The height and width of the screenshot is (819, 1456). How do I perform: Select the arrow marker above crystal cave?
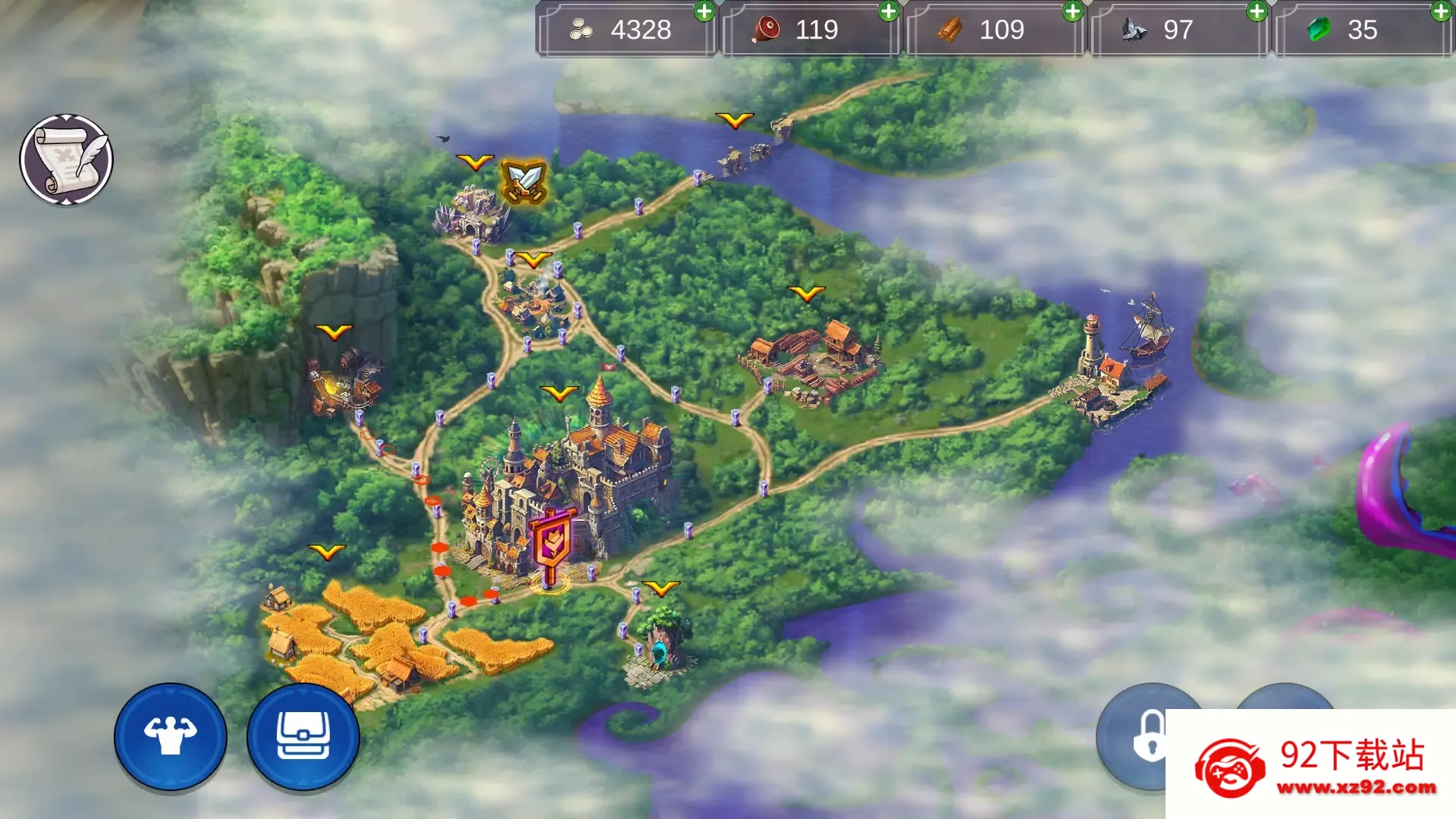[x=475, y=162]
